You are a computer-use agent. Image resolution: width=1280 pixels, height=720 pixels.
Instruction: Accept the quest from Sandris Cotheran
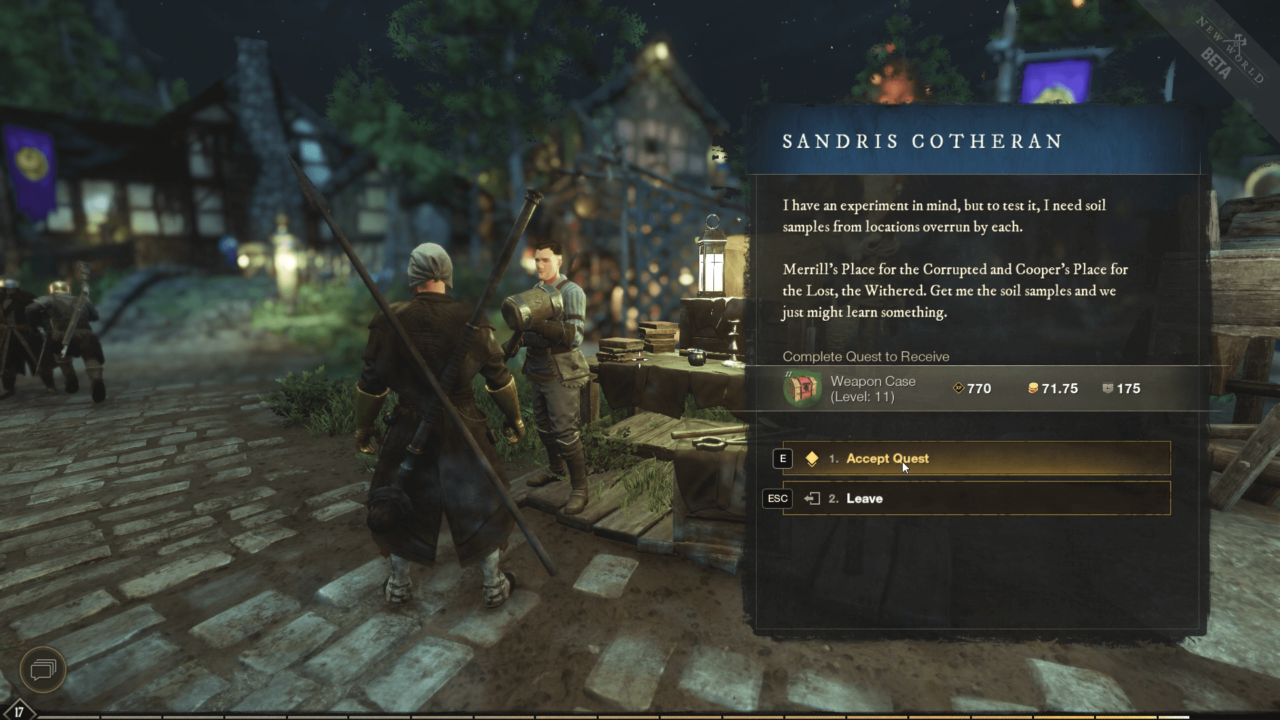(x=887, y=458)
